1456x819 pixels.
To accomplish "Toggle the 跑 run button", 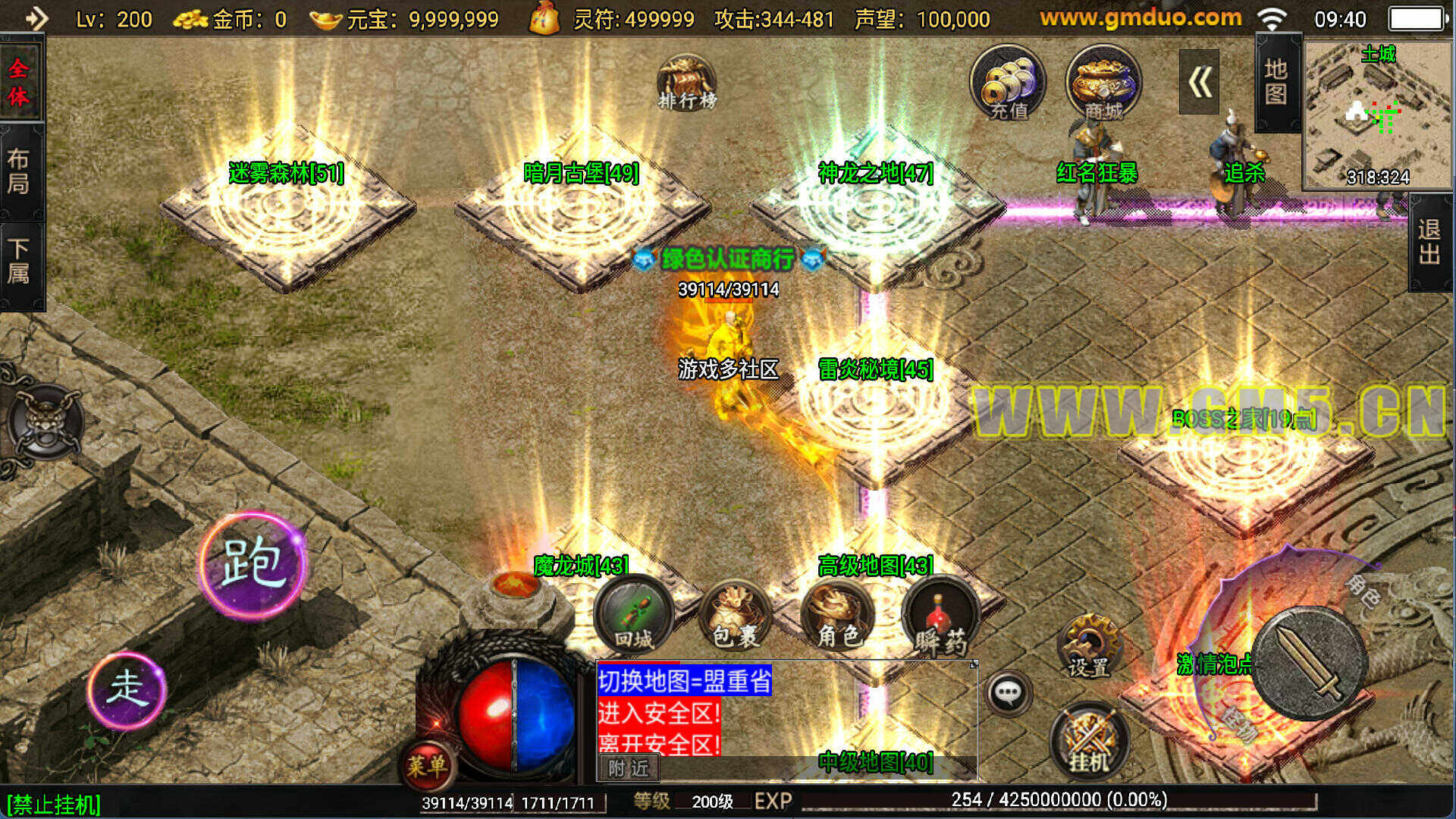I will pos(252,563).
